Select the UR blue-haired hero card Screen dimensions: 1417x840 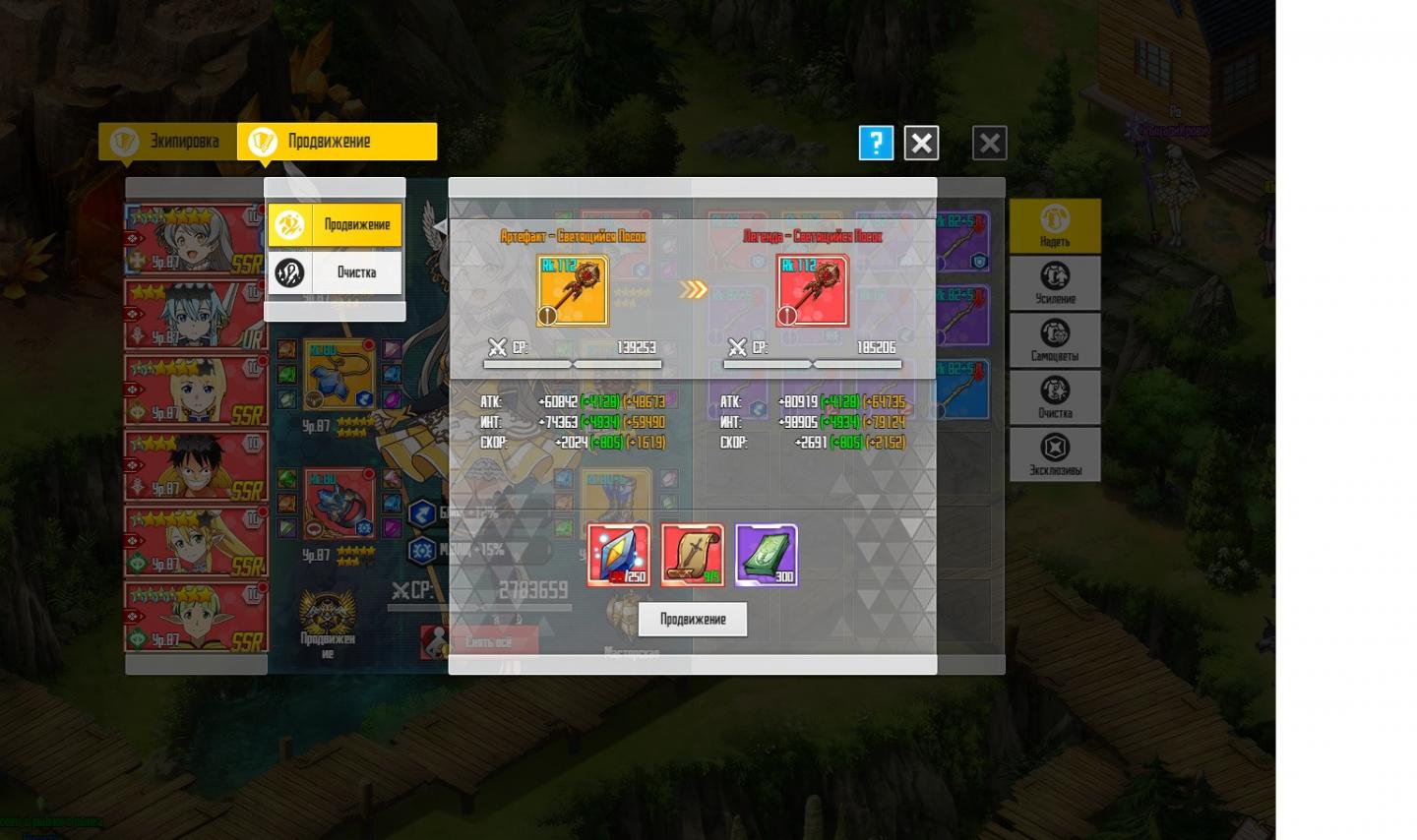(x=196, y=315)
